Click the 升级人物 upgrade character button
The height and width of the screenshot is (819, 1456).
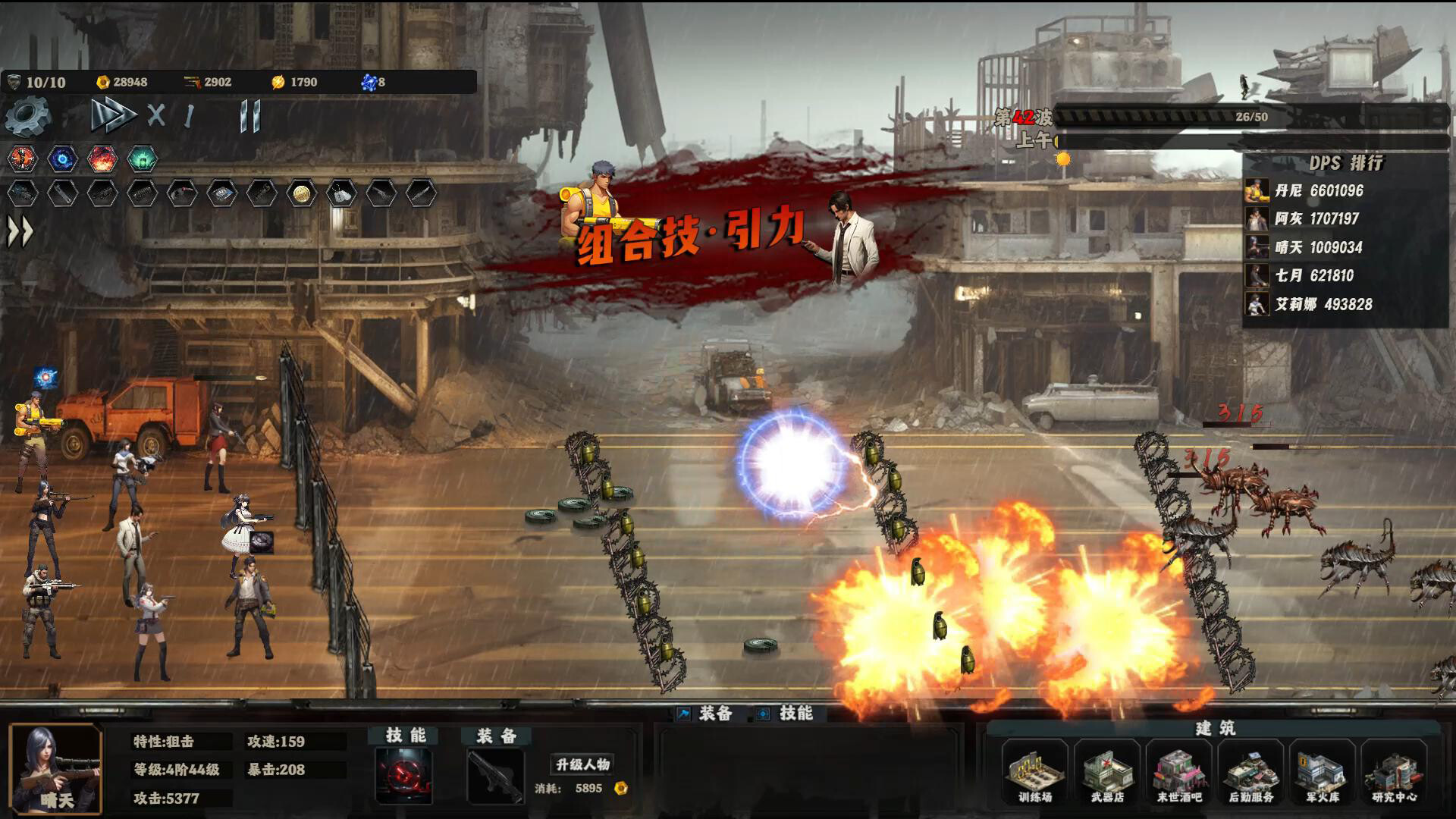coord(582,764)
